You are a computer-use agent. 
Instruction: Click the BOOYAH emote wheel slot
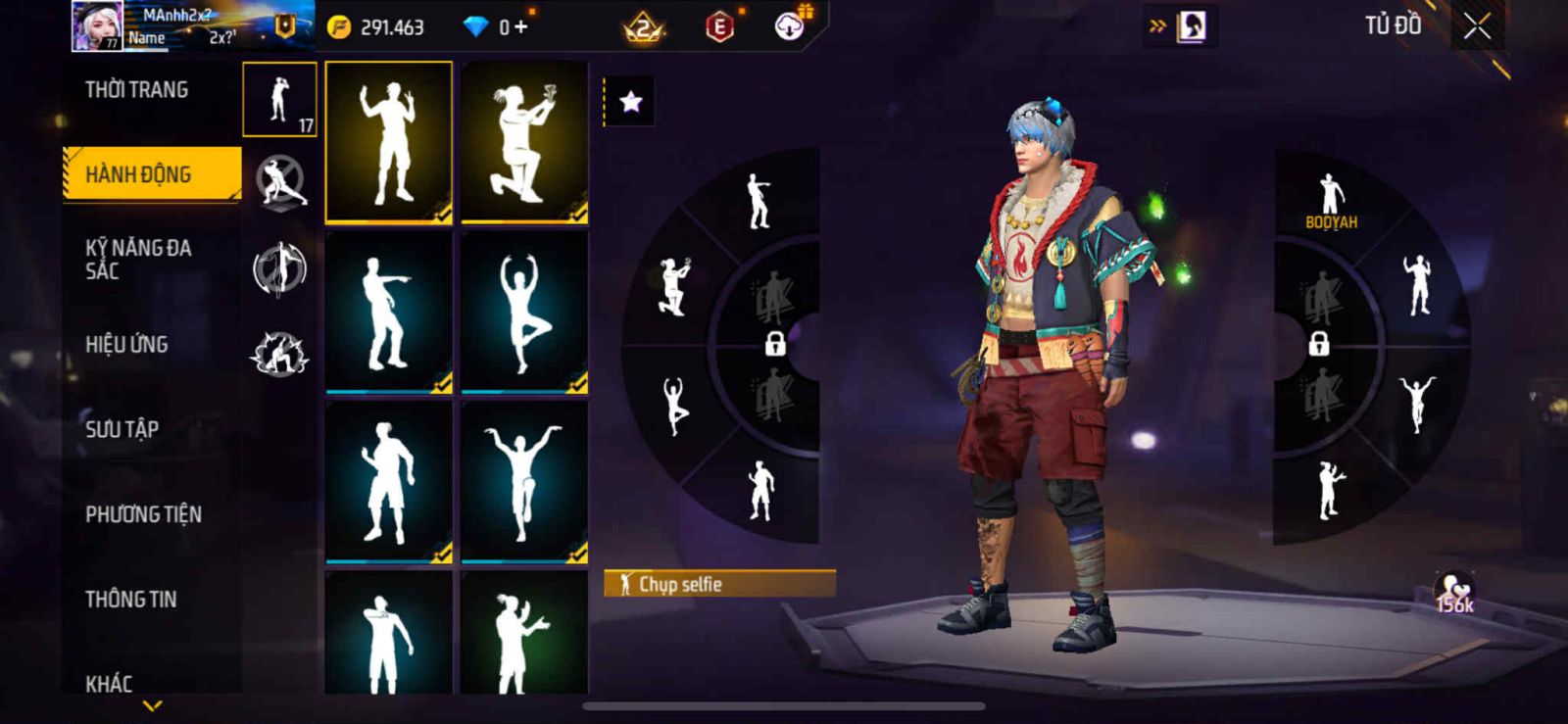point(1331,201)
